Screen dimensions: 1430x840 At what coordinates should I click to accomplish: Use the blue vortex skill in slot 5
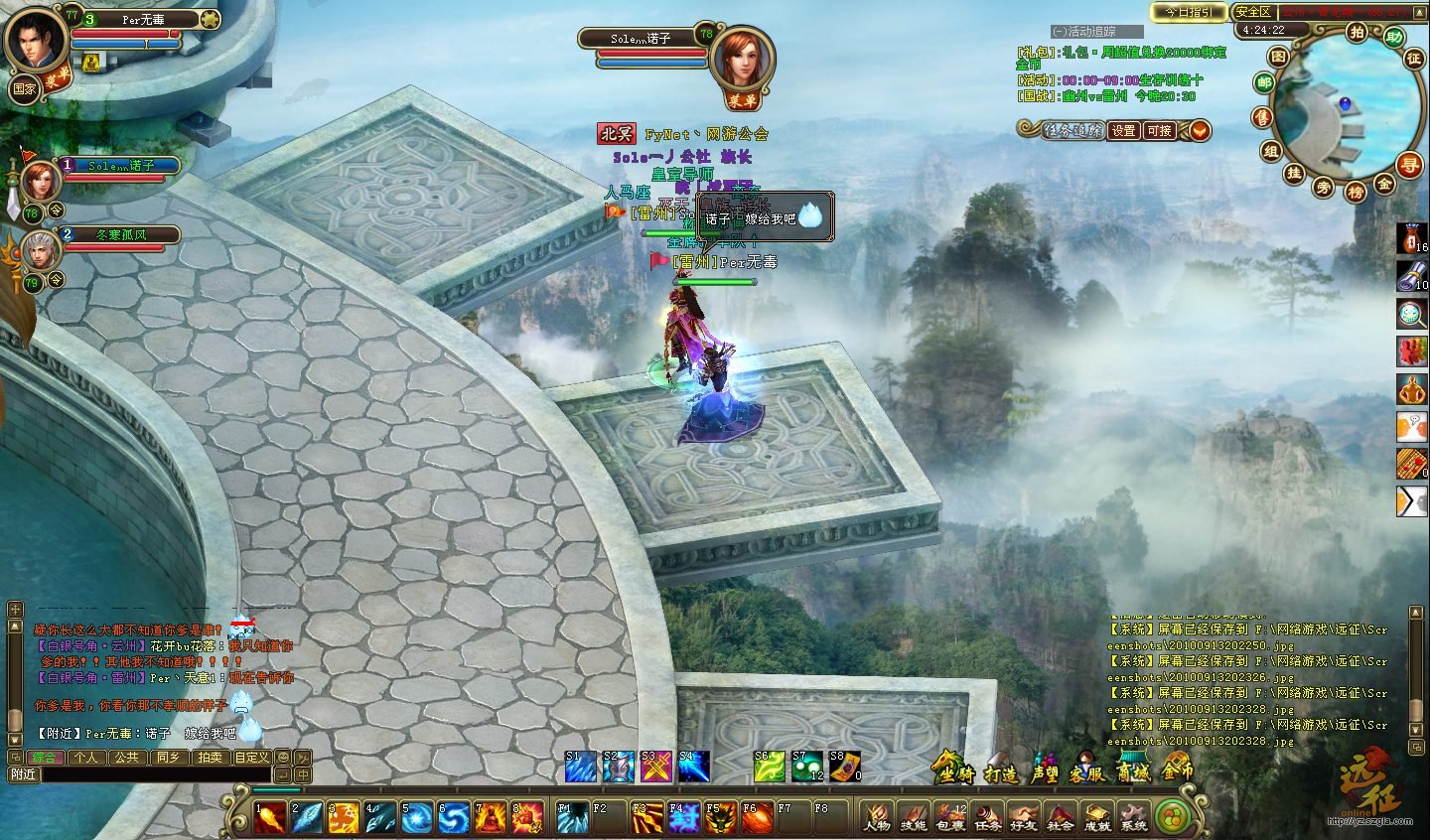pyautogui.click(x=418, y=817)
